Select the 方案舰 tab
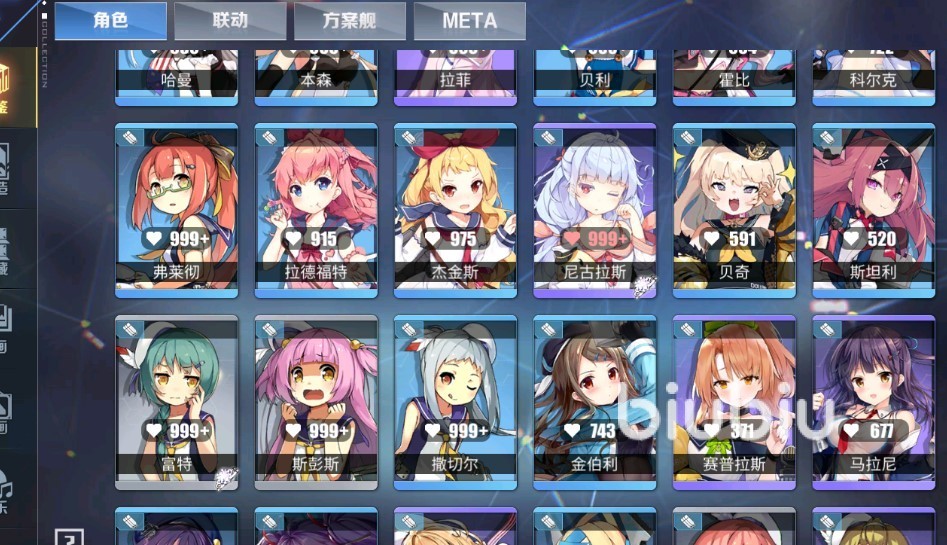Image resolution: width=947 pixels, height=545 pixels. pos(350,21)
